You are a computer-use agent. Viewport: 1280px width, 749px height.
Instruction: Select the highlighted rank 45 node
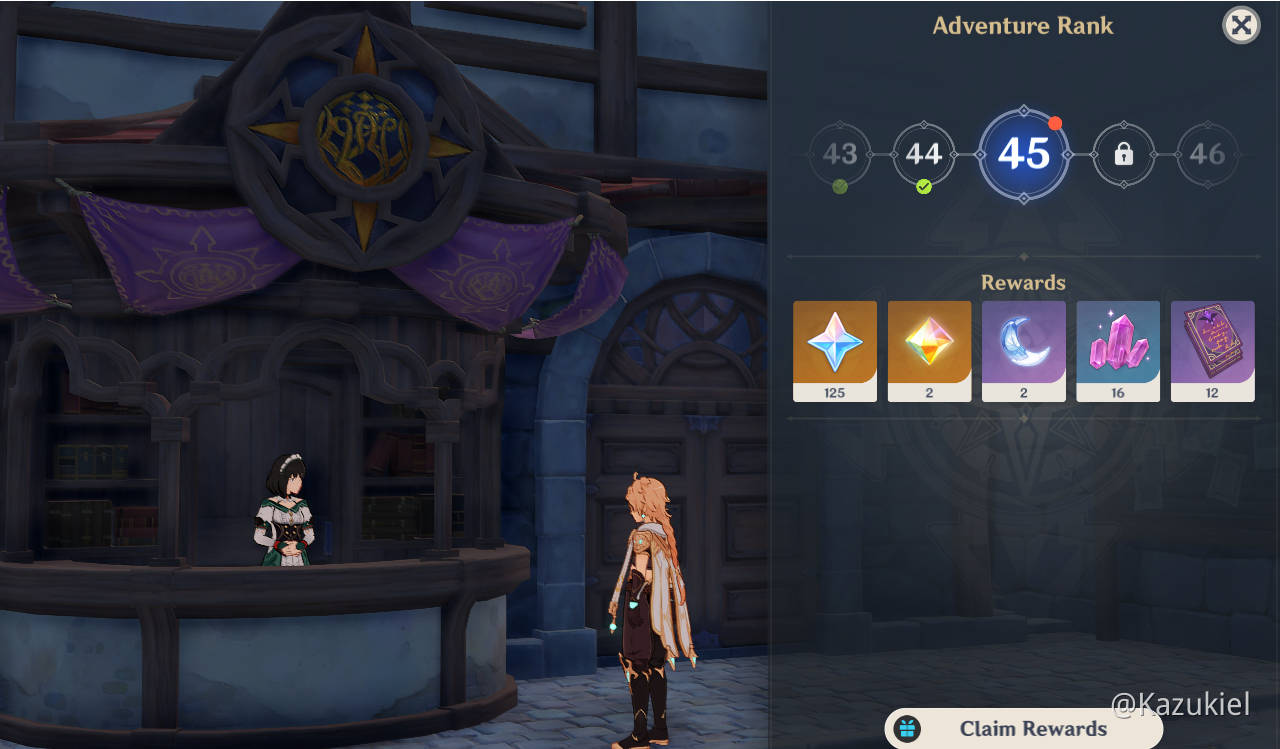[1023, 155]
